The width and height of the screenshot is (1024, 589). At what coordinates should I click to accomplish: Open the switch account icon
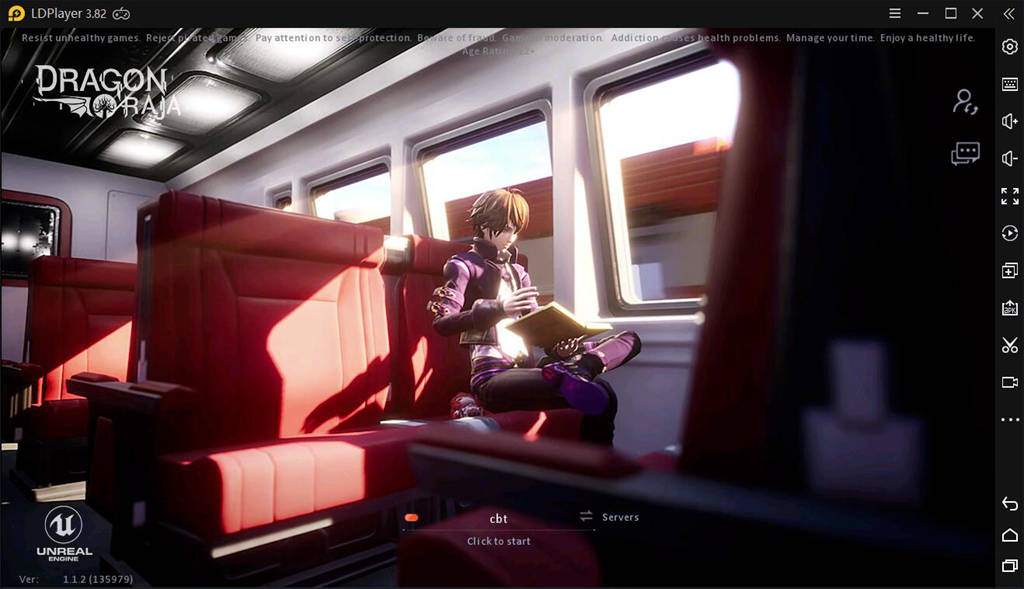965,101
